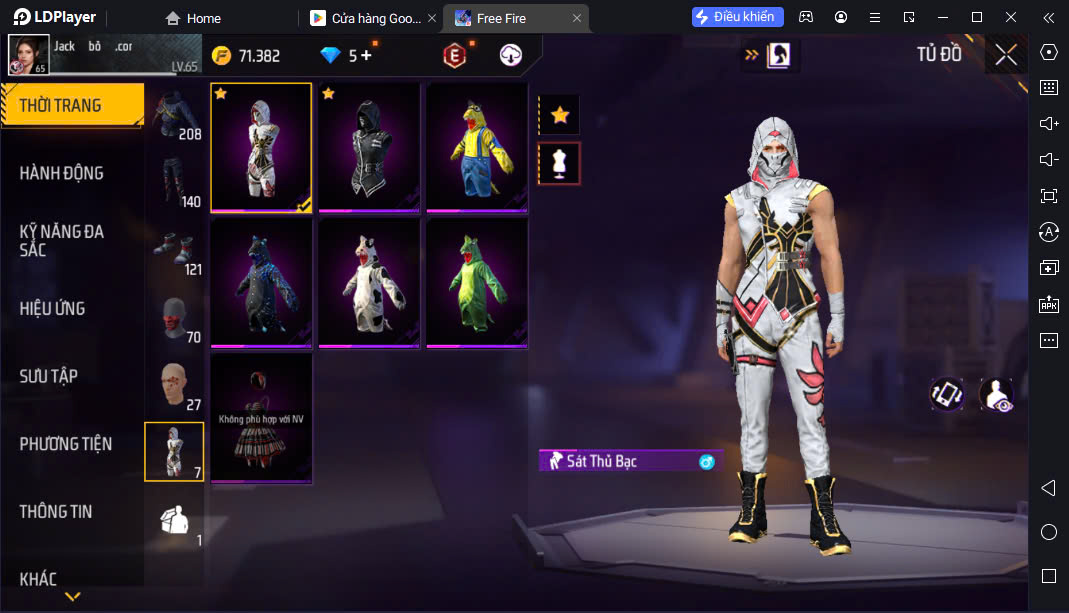Select the KỸ NĂNG ĐA SẮC tab
This screenshot has width=1069, height=613.
pos(62,241)
